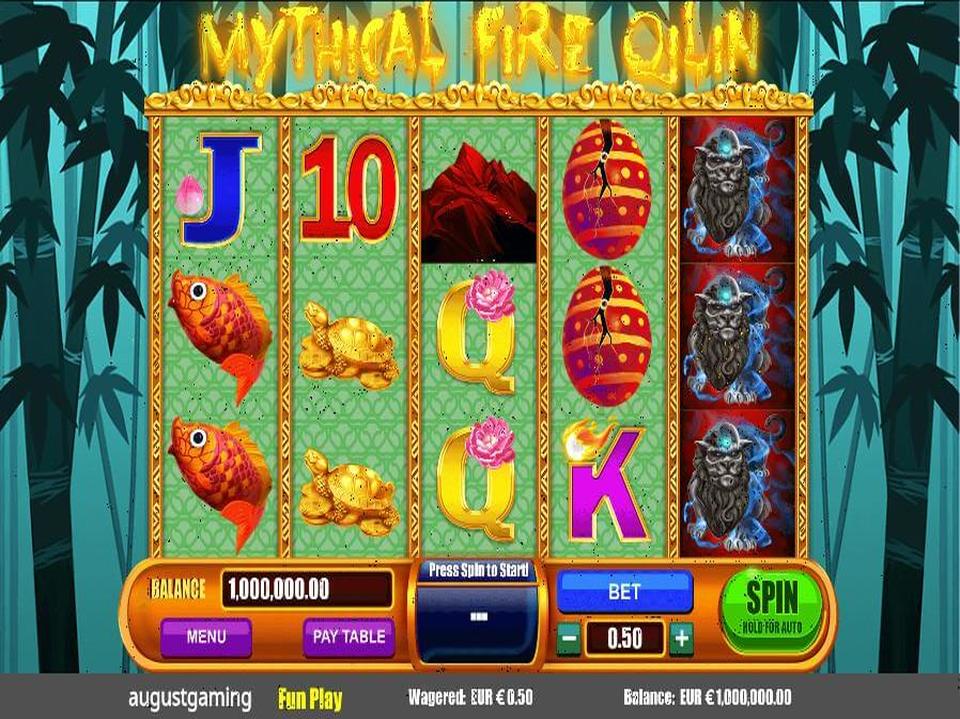Decrease the bet with the minus button

[568, 637]
